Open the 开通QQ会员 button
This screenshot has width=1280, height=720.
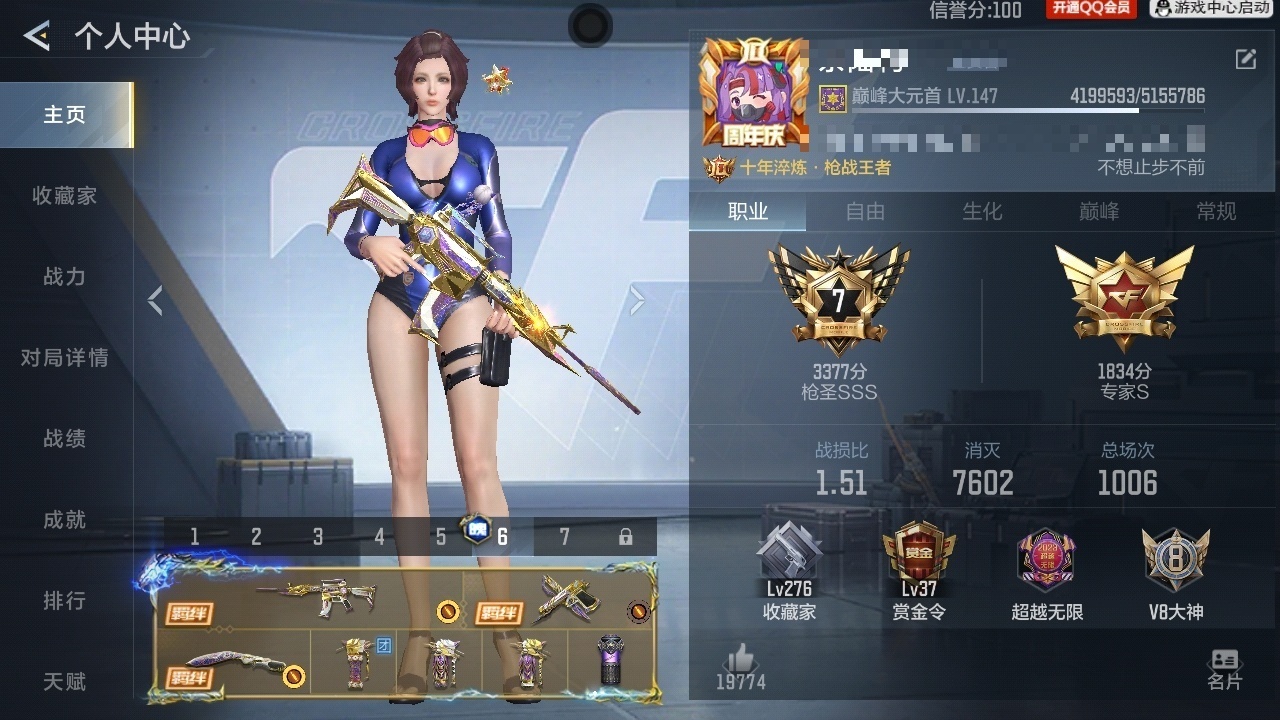click(1090, 10)
